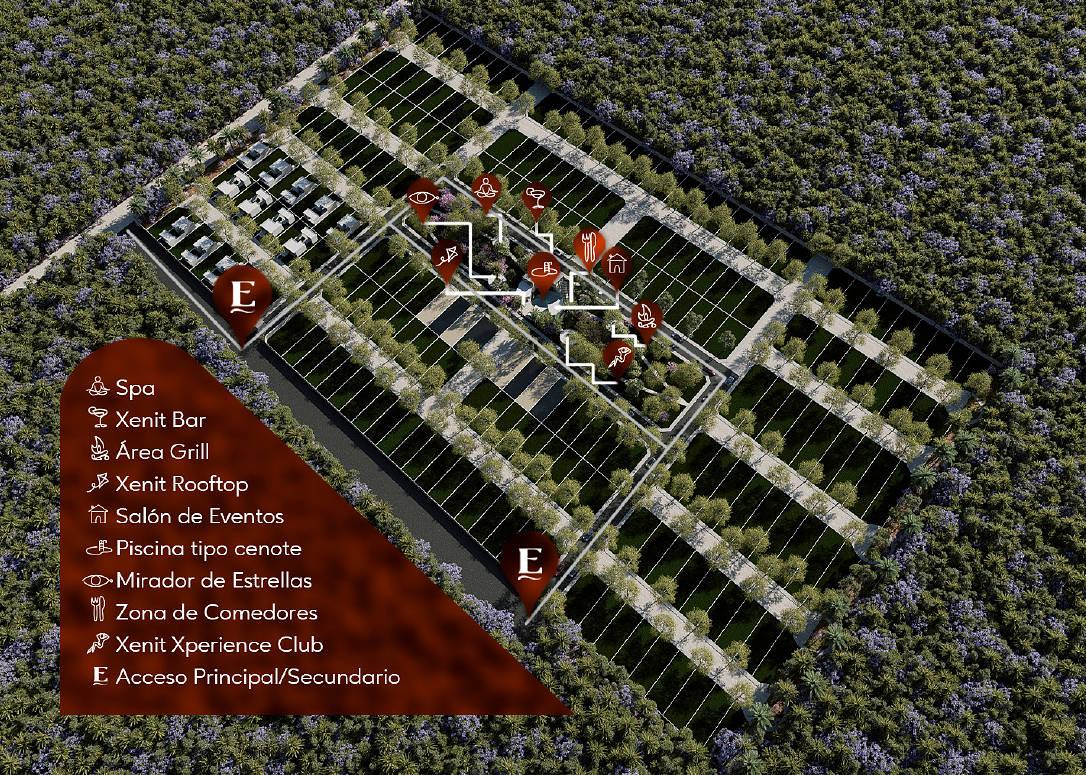Select Zona de Comedores in the legend
1086x775 pixels.
click(x=216, y=612)
